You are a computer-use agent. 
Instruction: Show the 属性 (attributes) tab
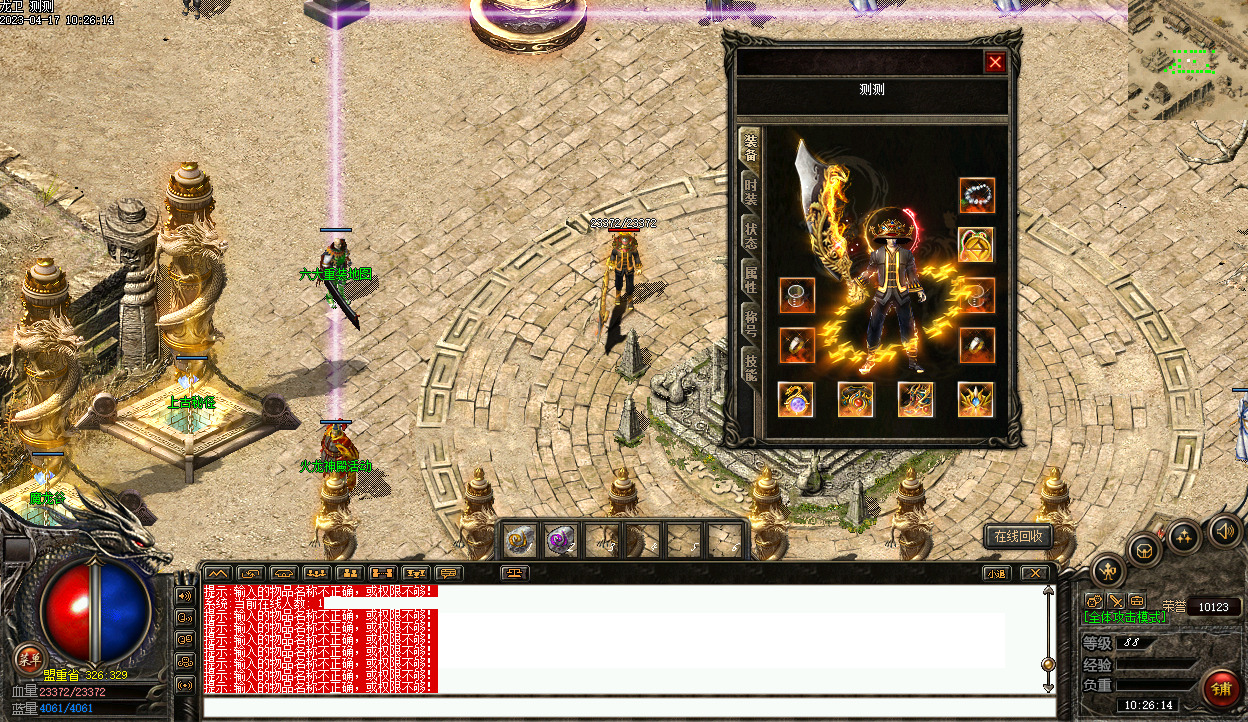pos(750,280)
